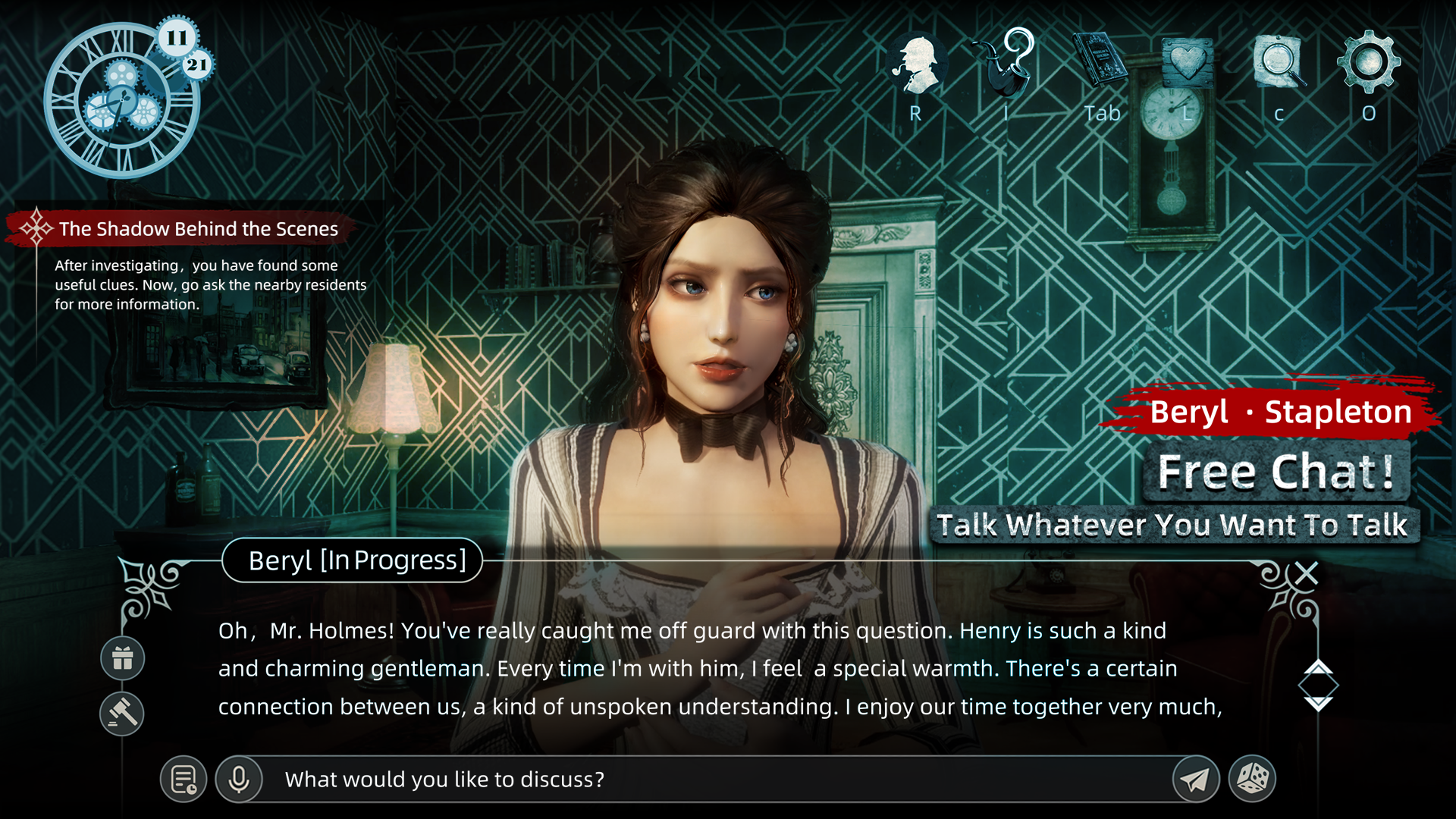The width and height of the screenshot is (1456, 819).
Task: Open the book journal icon
Action: 1100,61
